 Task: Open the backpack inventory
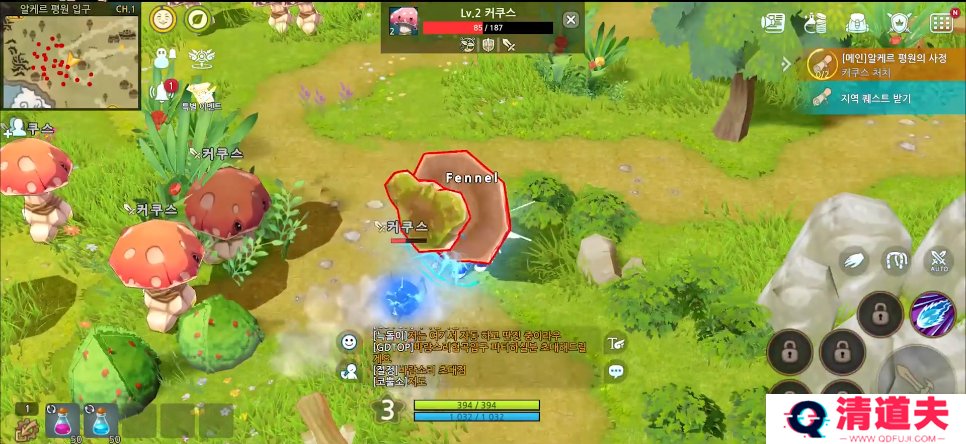click(x=856, y=22)
